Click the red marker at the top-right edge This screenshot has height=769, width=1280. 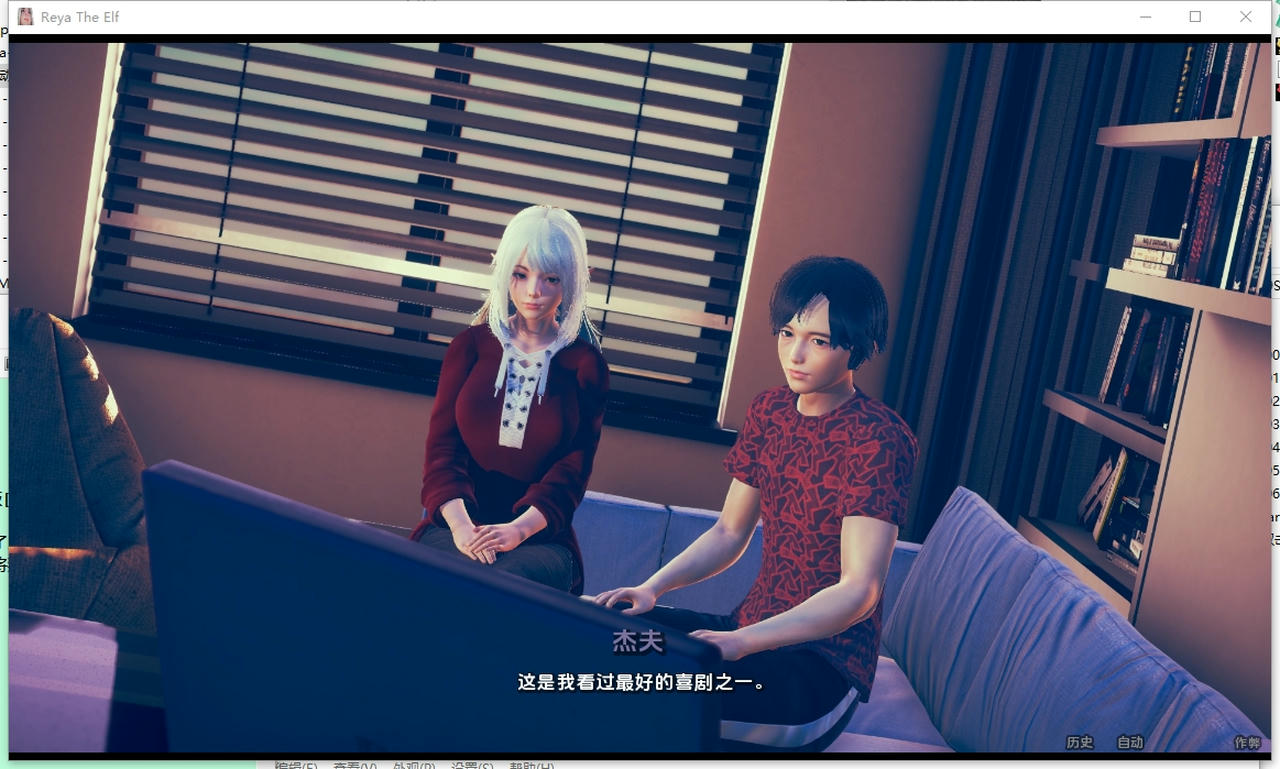point(1276,90)
